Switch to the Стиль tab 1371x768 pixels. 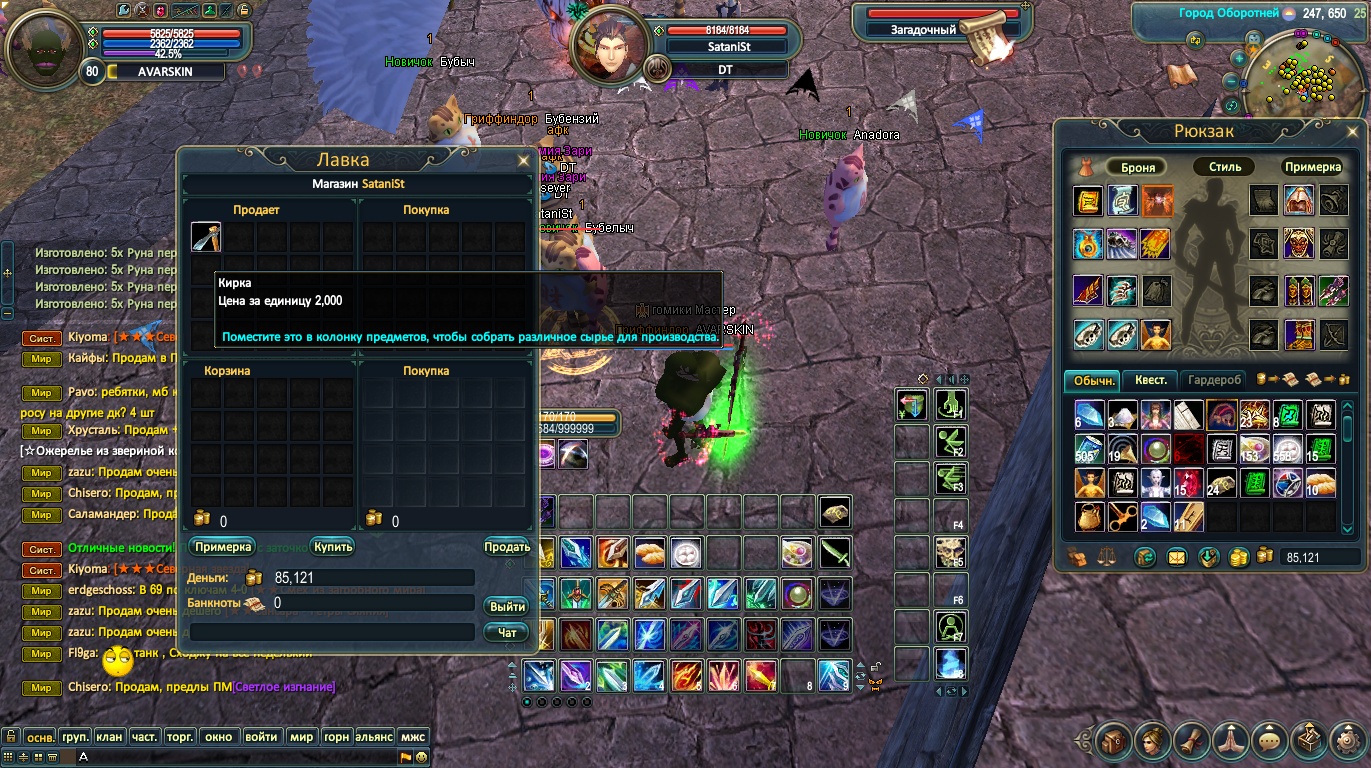[x=1225, y=167]
